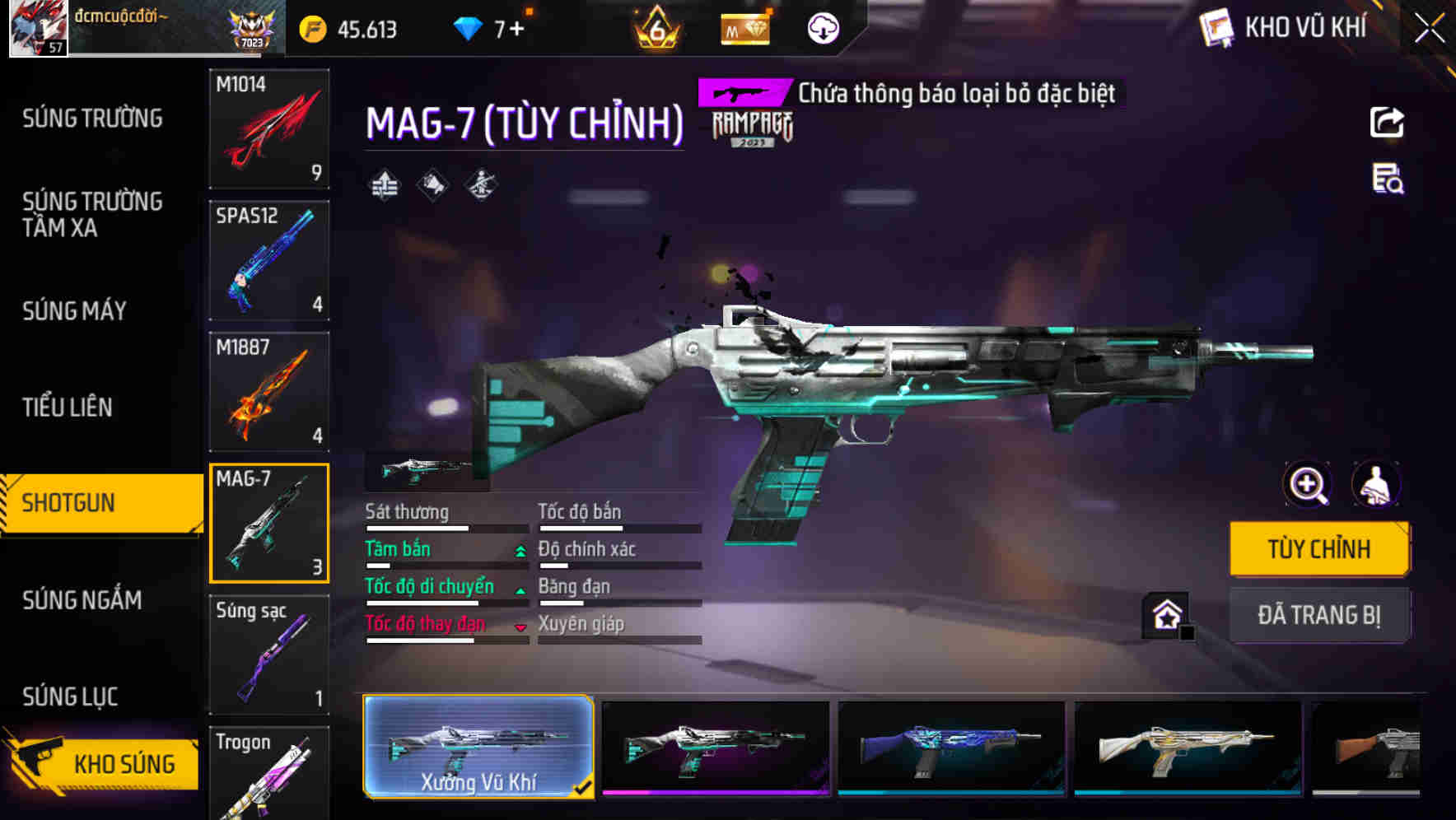Viewport: 1456px width, 820px height.
Task: Open the M diamond membership icon
Action: click(x=744, y=27)
